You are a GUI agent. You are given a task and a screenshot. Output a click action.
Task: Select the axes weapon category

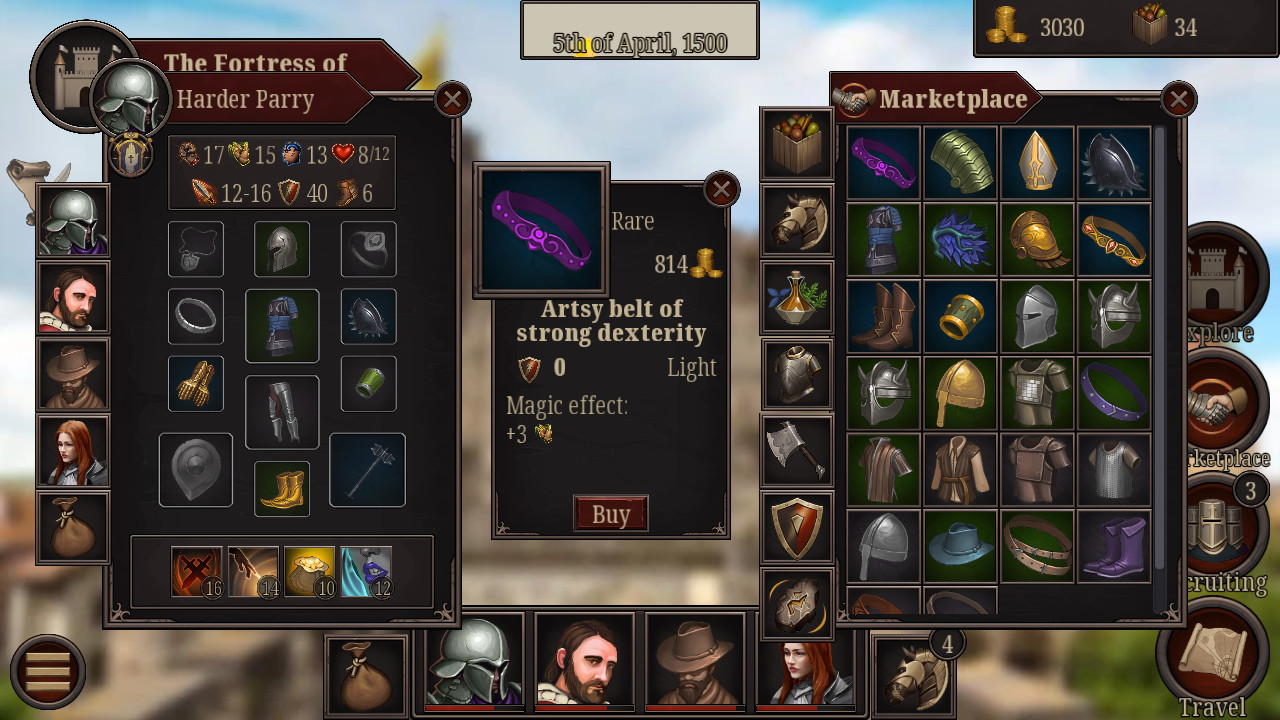click(x=797, y=452)
